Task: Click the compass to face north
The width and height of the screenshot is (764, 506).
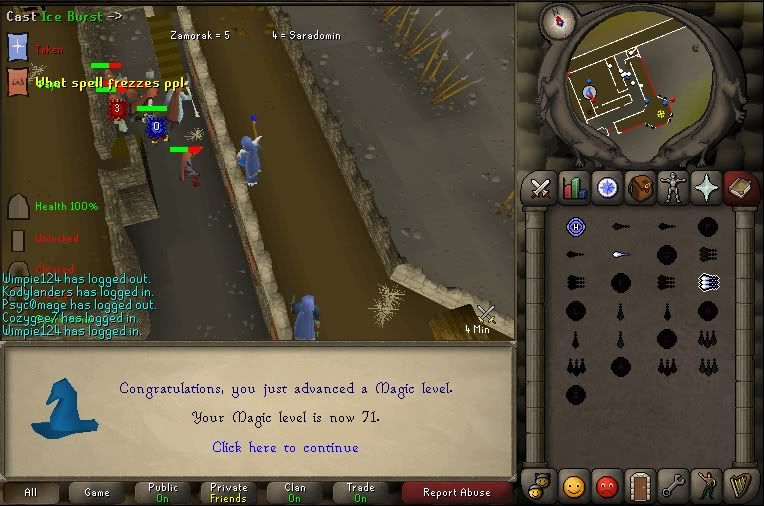Action: tap(556, 21)
